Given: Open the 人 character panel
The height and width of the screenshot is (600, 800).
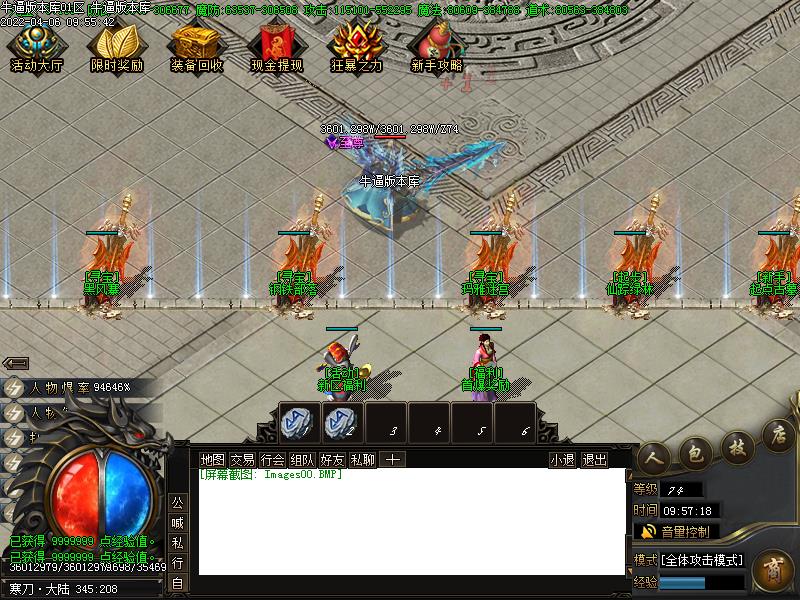Looking at the screenshot, I should click(x=654, y=455).
